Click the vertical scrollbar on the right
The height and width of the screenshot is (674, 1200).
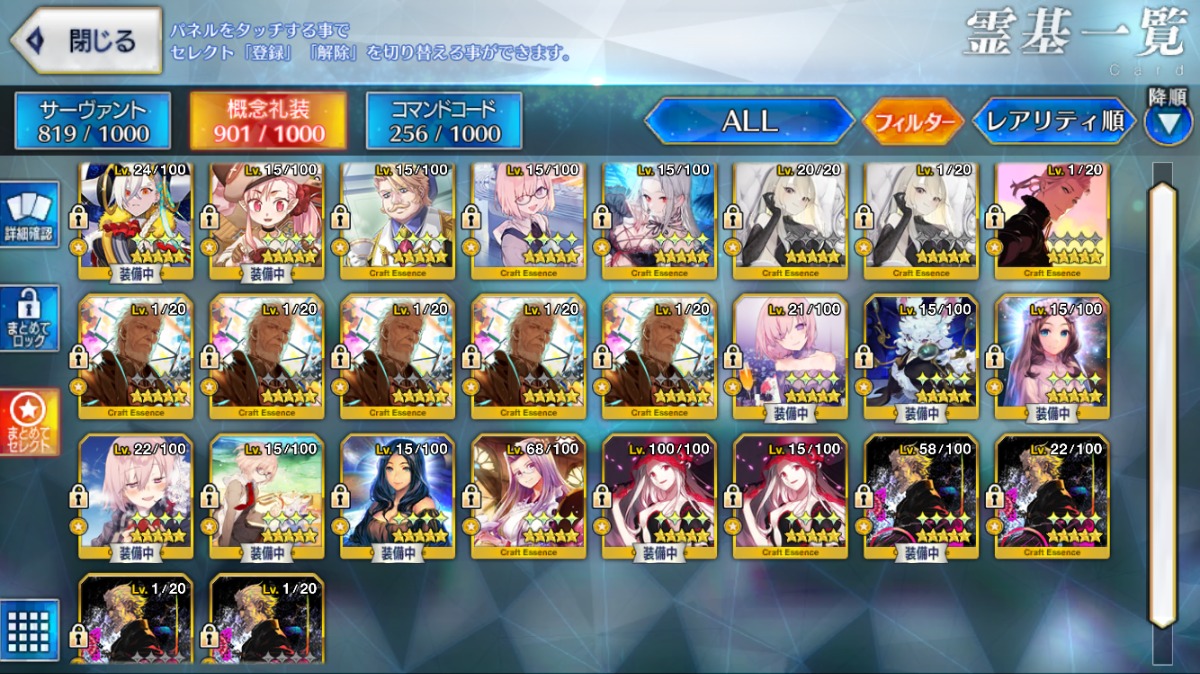coord(1162,400)
